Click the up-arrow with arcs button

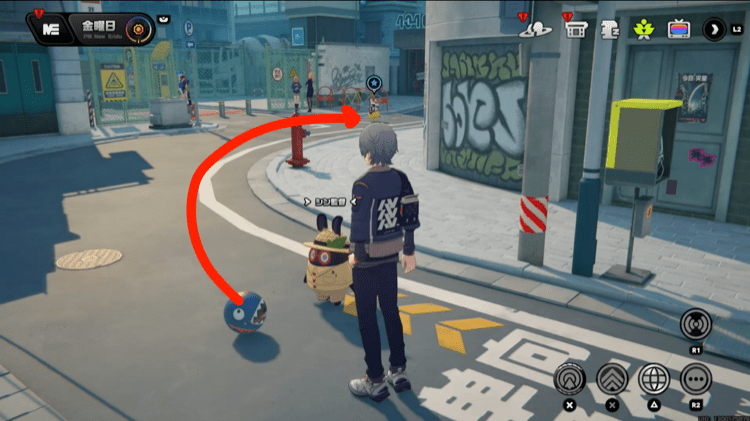[570, 379]
